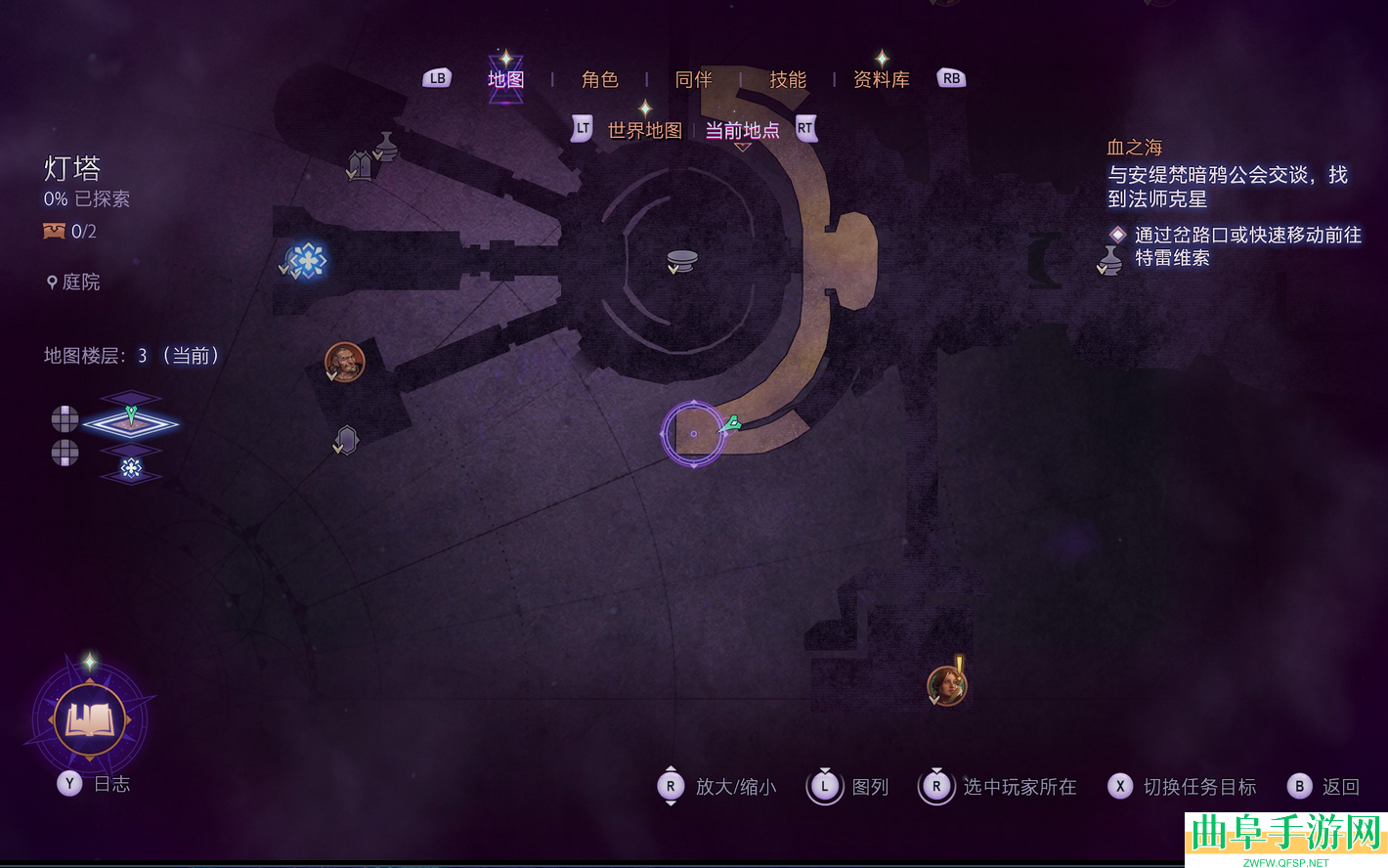1388x868 pixels.
Task: Click the pedestal marker in the circular room
Action: tap(681, 260)
